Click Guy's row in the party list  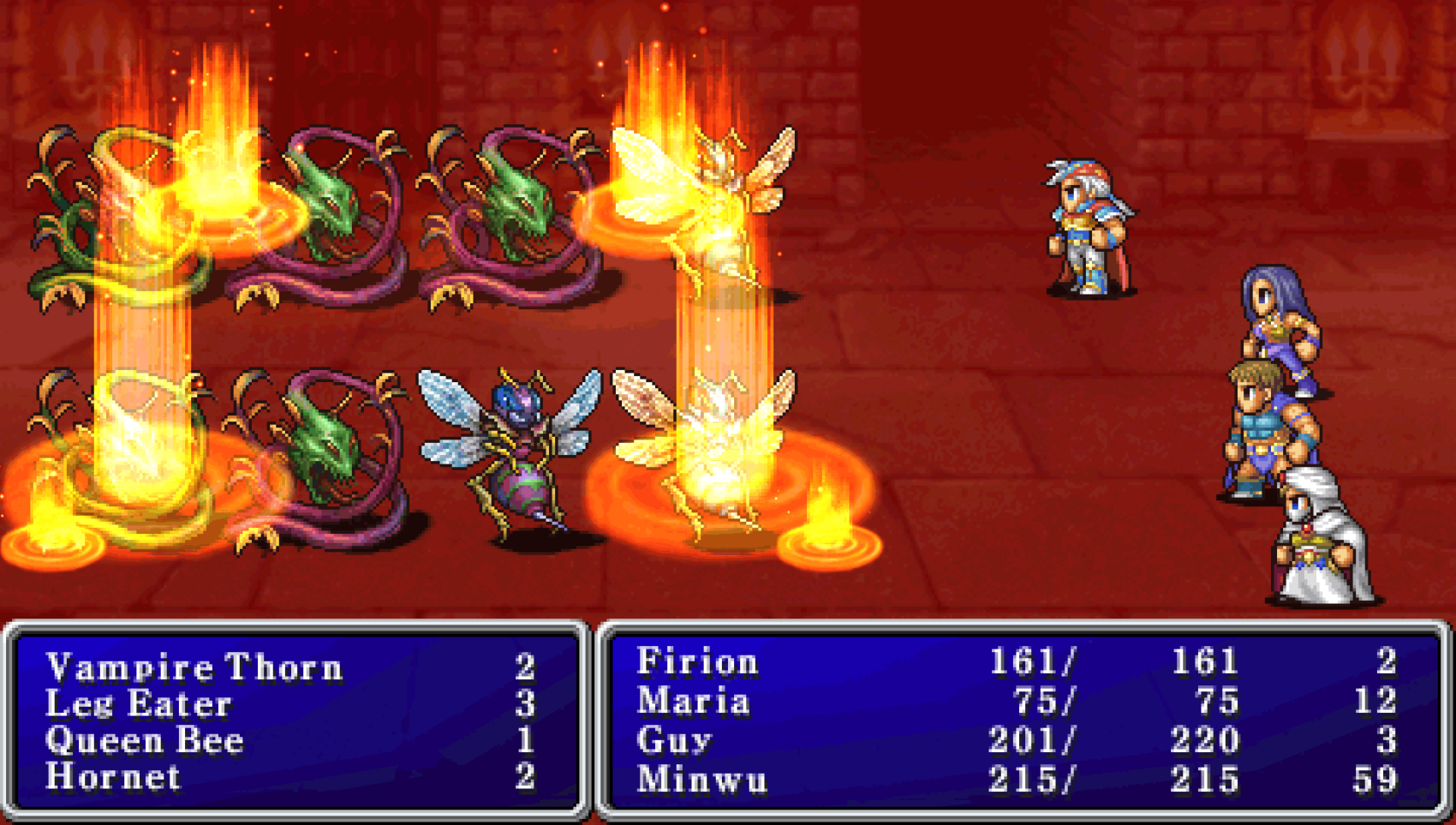coord(674,740)
